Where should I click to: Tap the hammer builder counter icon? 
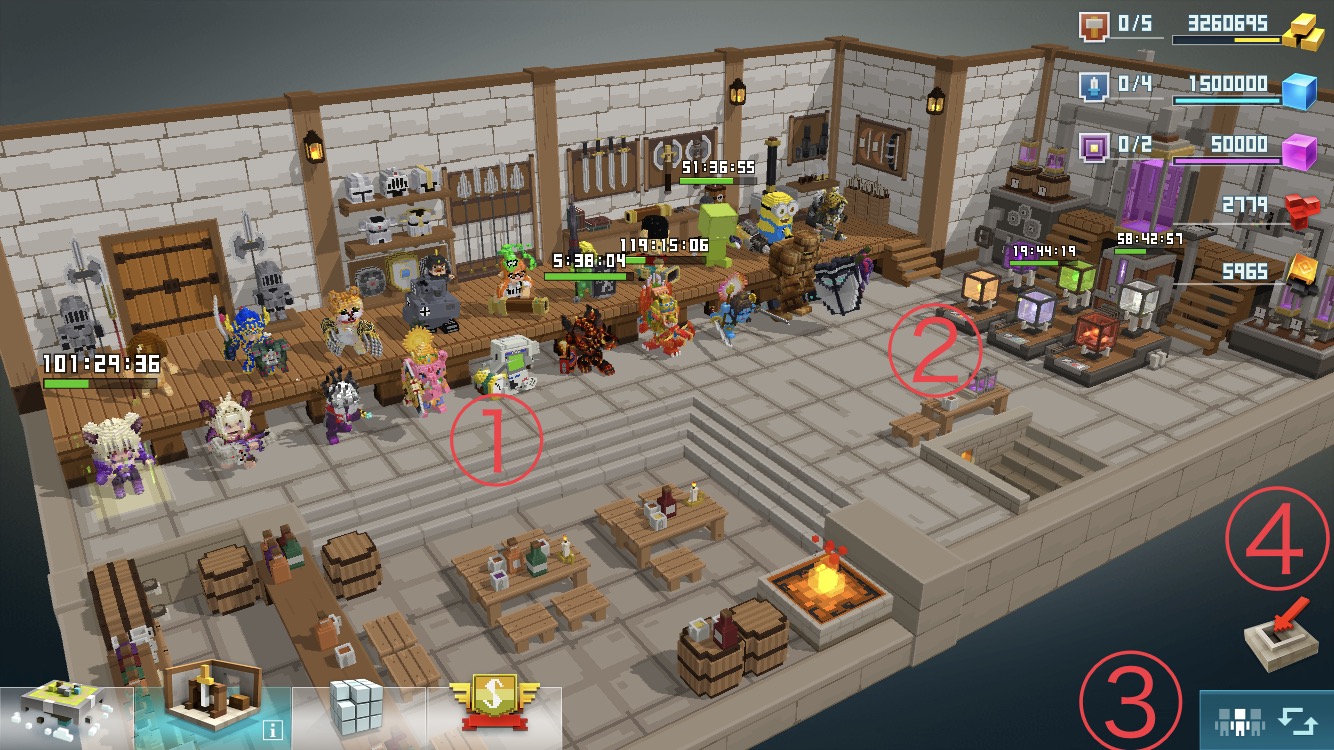coord(1095,25)
